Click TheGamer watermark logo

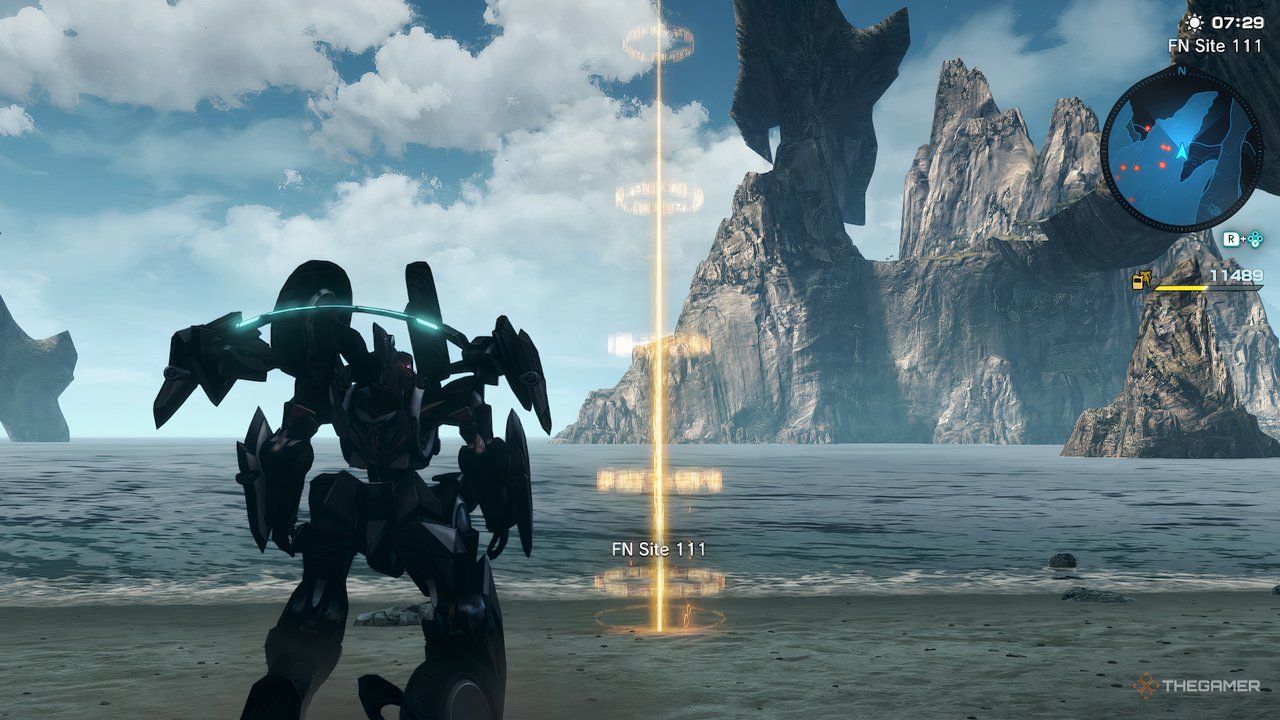[x=1196, y=686]
